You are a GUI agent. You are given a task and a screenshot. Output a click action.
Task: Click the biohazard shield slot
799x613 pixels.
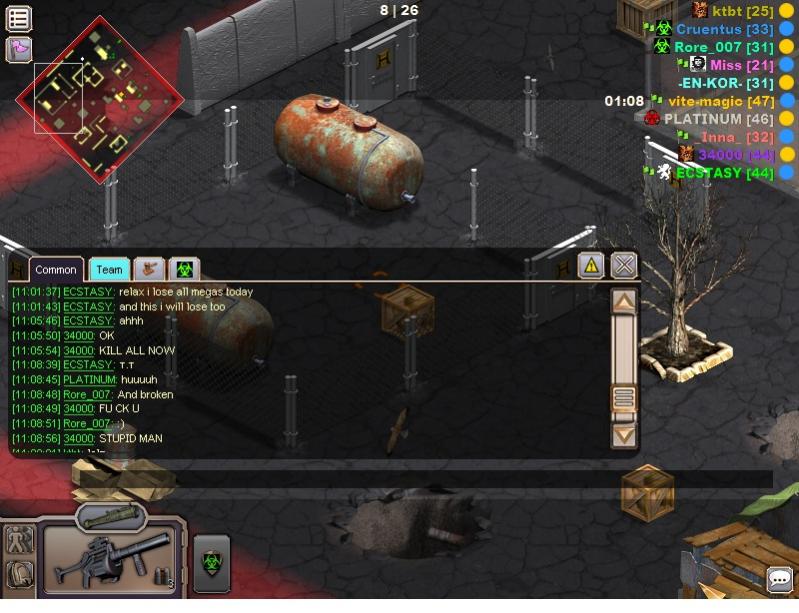click(211, 563)
